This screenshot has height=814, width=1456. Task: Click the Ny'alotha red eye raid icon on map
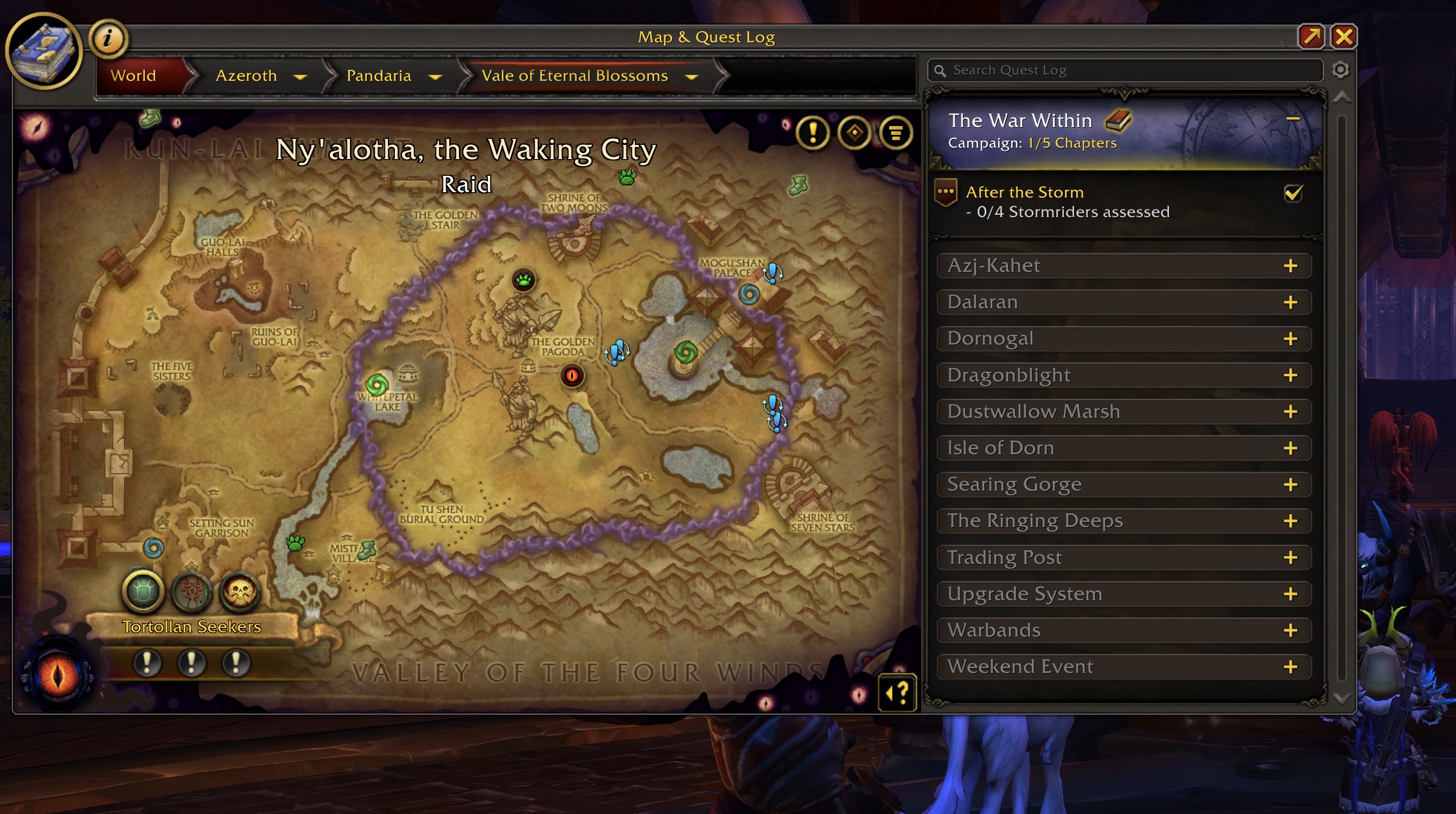[x=572, y=377]
